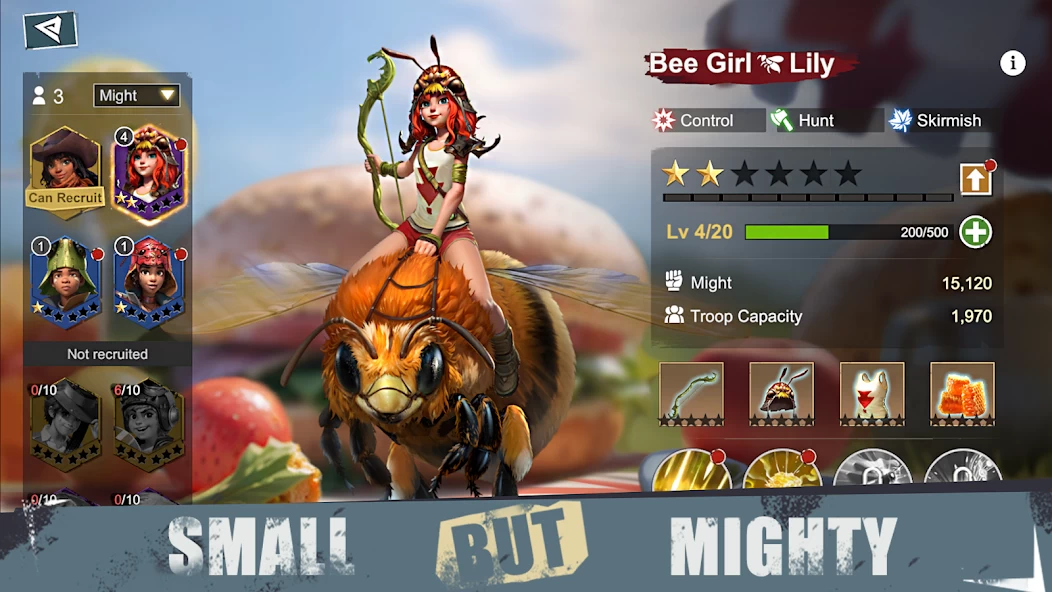The height and width of the screenshot is (592, 1052).
Task: Select the bee helmet equipment slot
Action: (x=781, y=393)
